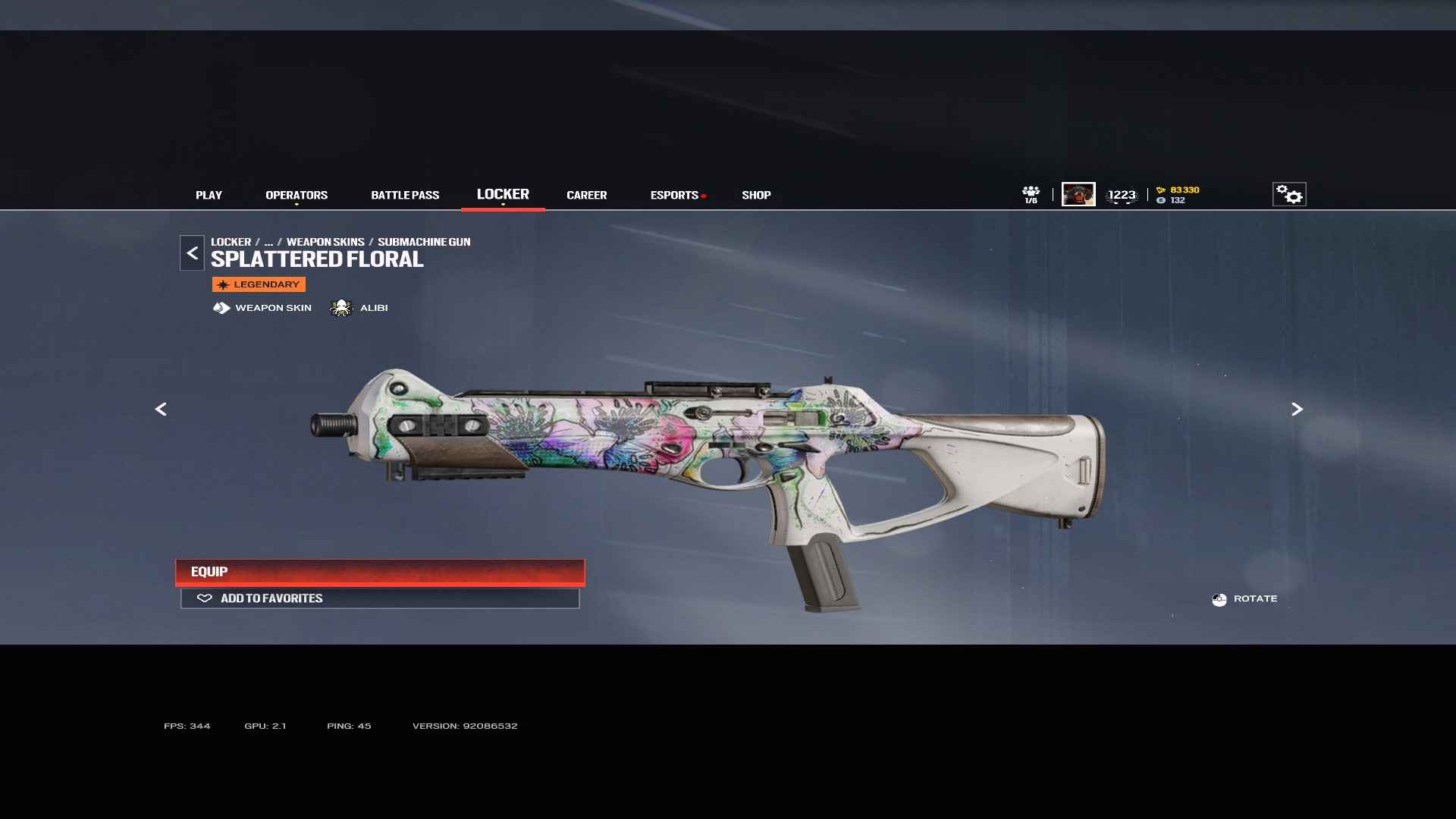Check the renown and credits balance
Viewport: 1456px width, 819px height.
[x=1178, y=195]
